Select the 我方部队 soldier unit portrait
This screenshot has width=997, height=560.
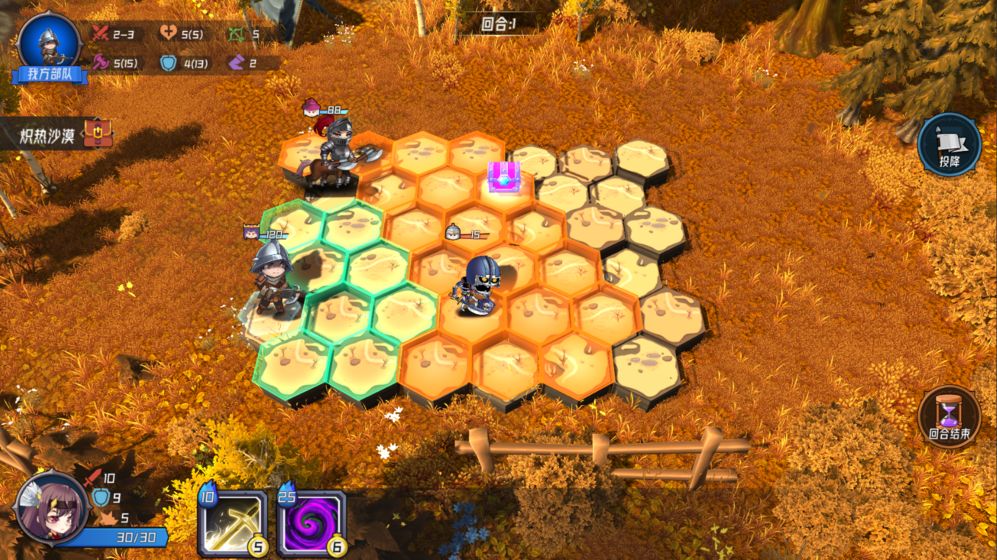click(48, 42)
